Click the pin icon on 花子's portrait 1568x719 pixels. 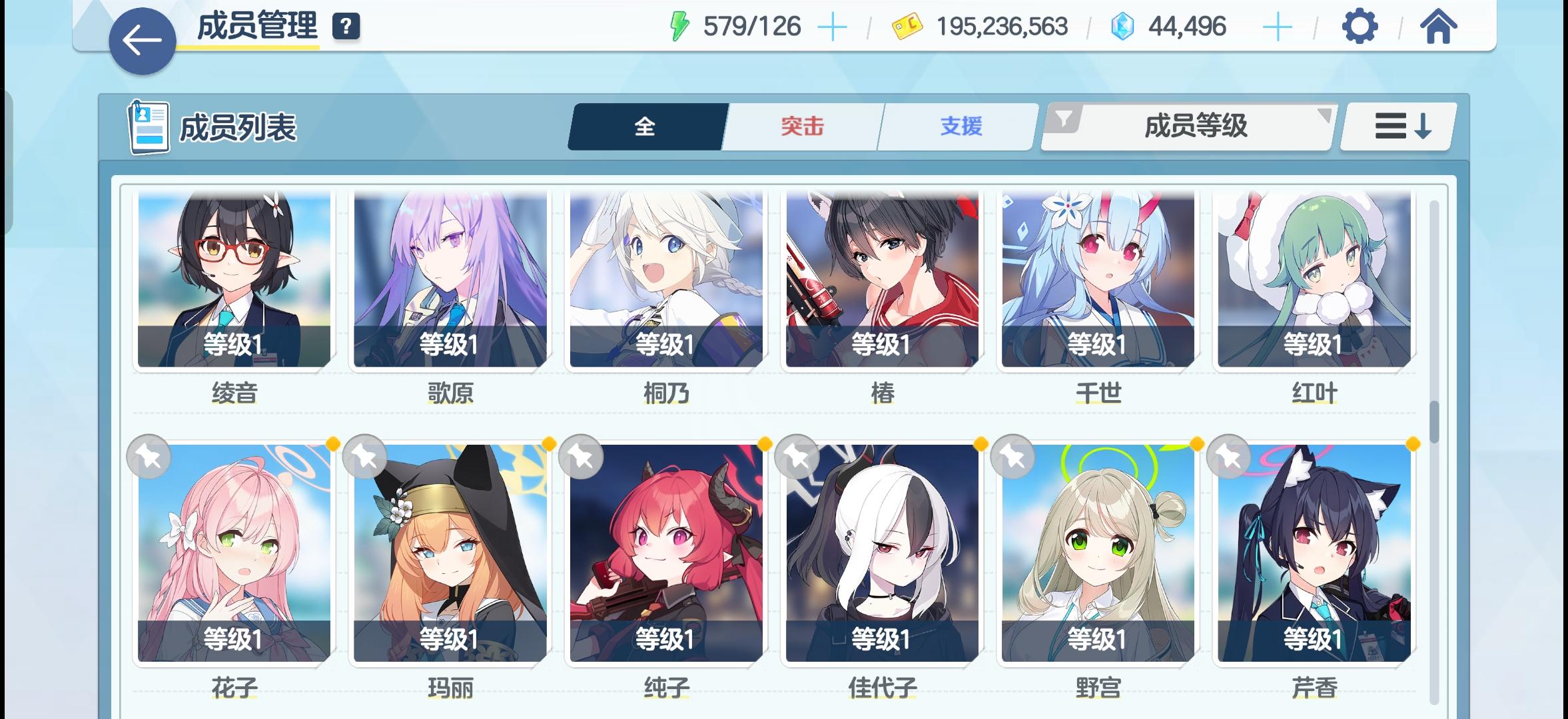(148, 455)
